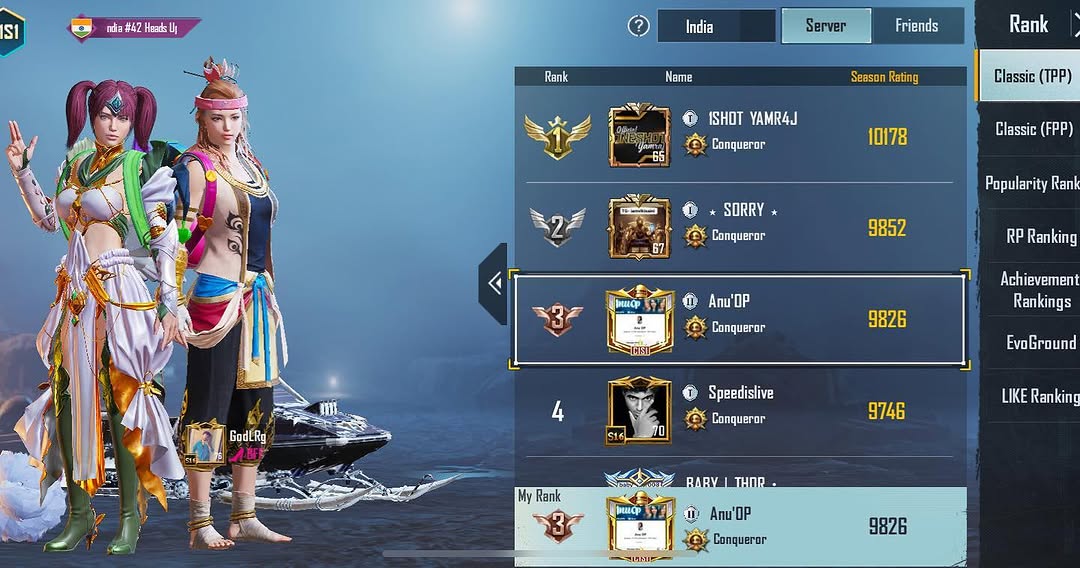This screenshot has width=1080, height=568.
Task: Show the Achievement Rankings category
Action: 1040,290
